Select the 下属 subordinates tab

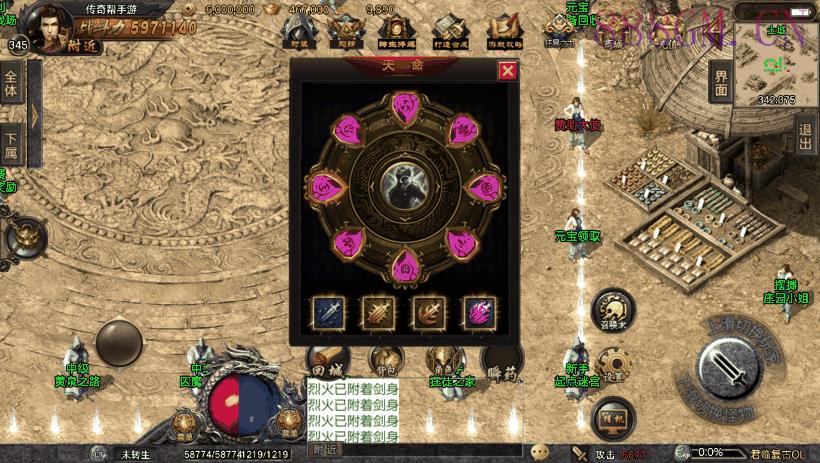coord(11,145)
